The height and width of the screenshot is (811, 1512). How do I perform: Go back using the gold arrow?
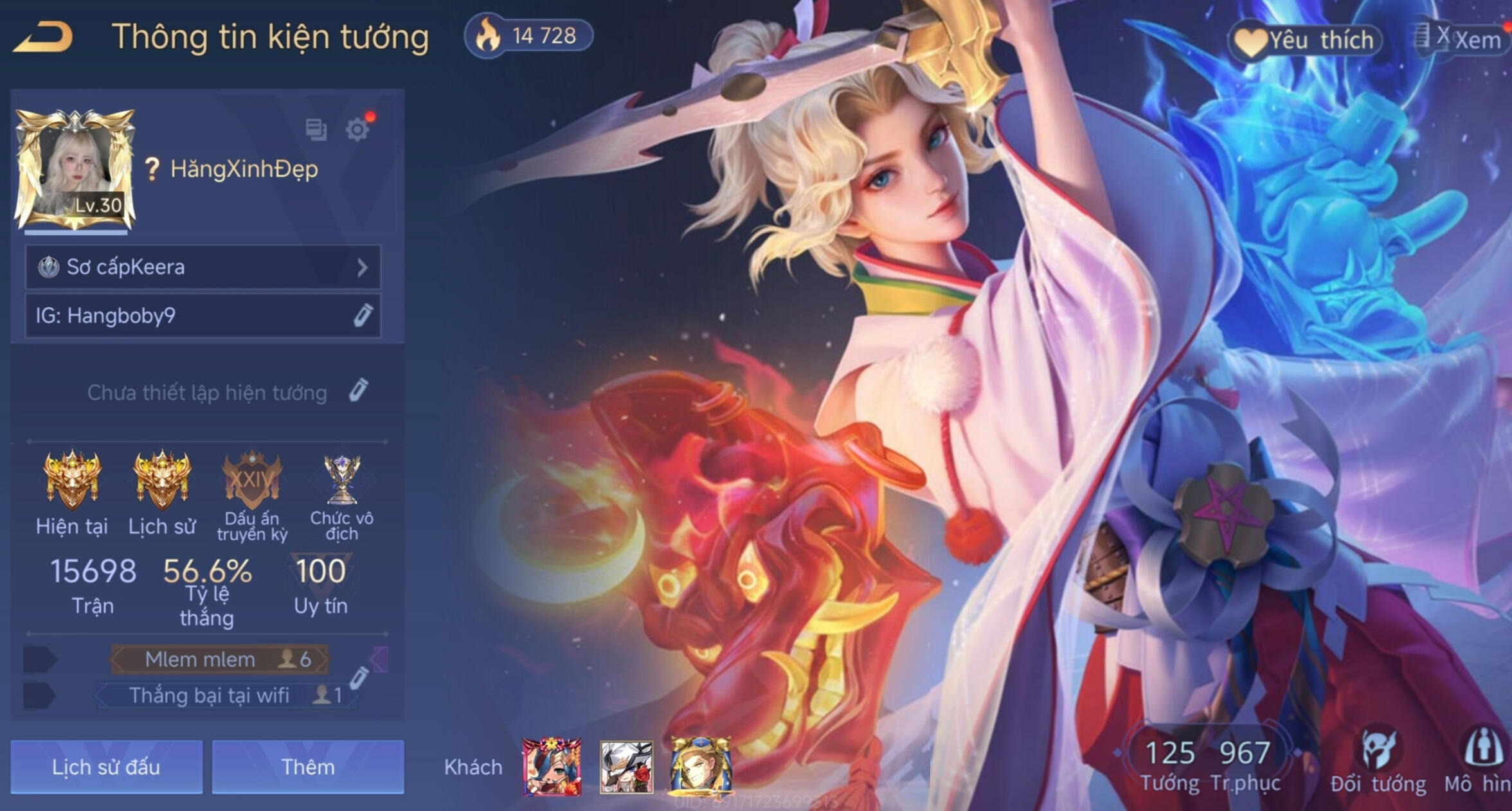[x=44, y=37]
